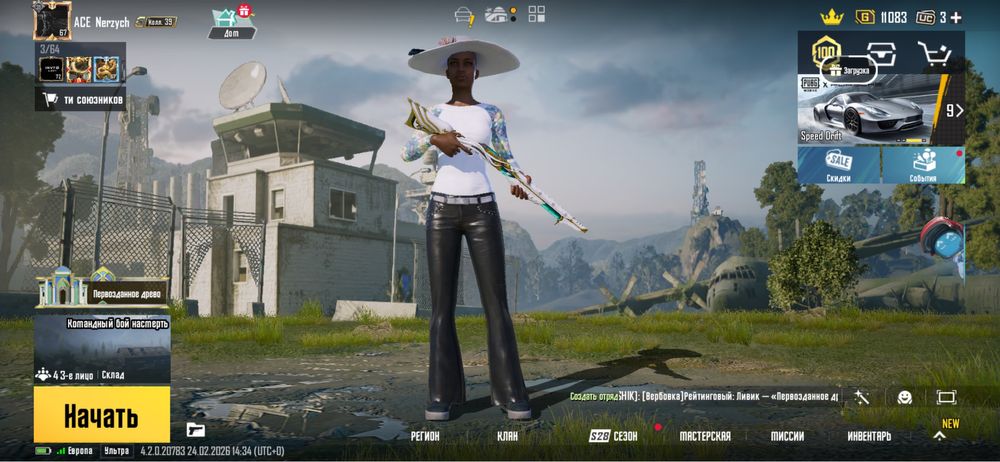Click the plus button to add UC

[x=956, y=17]
